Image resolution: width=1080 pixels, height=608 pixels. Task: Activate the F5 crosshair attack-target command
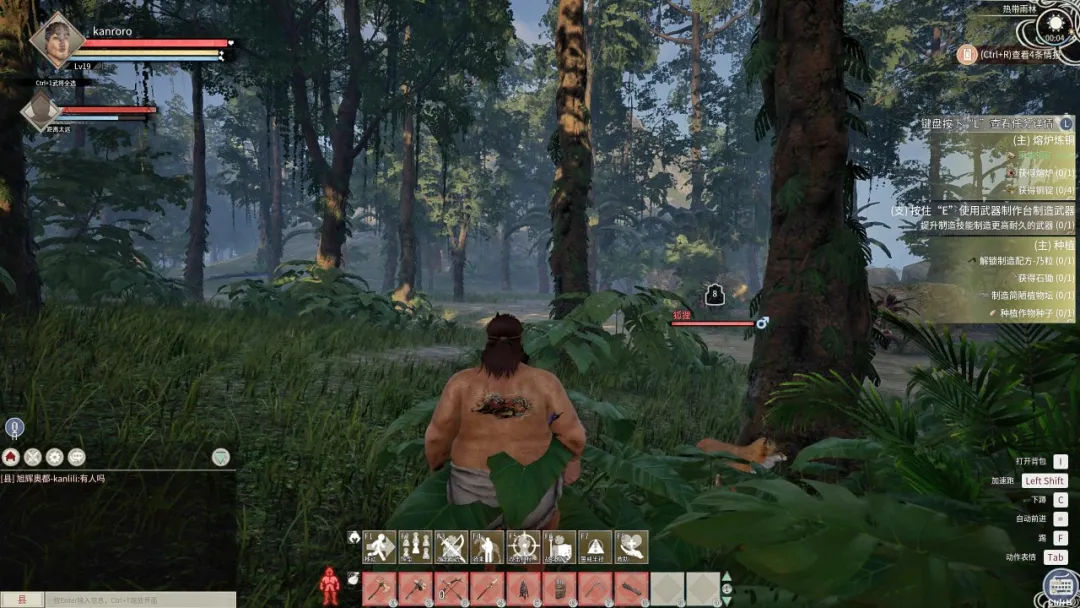pyautogui.click(x=523, y=547)
